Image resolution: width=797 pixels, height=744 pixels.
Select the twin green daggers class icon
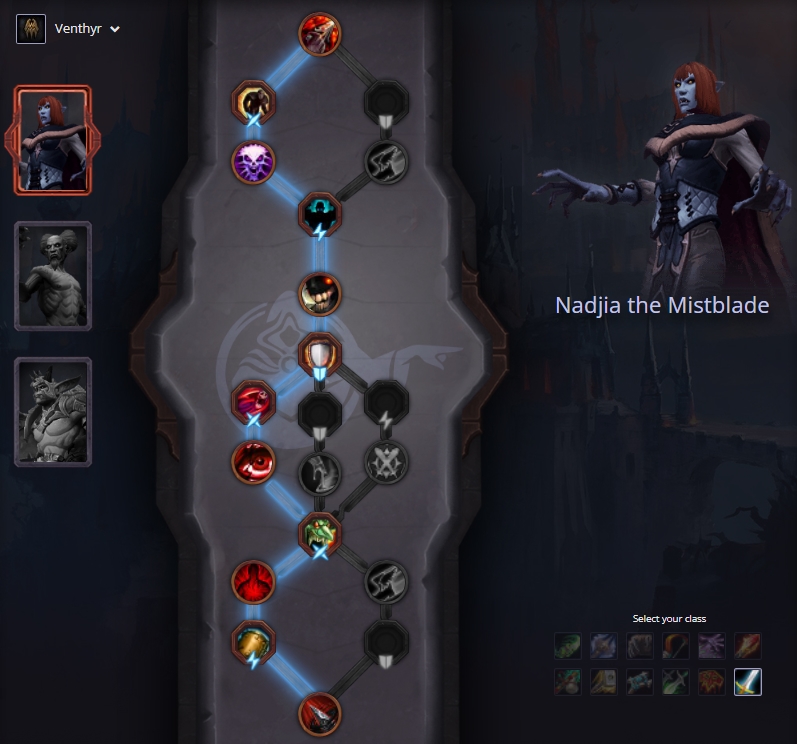click(x=675, y=682)
